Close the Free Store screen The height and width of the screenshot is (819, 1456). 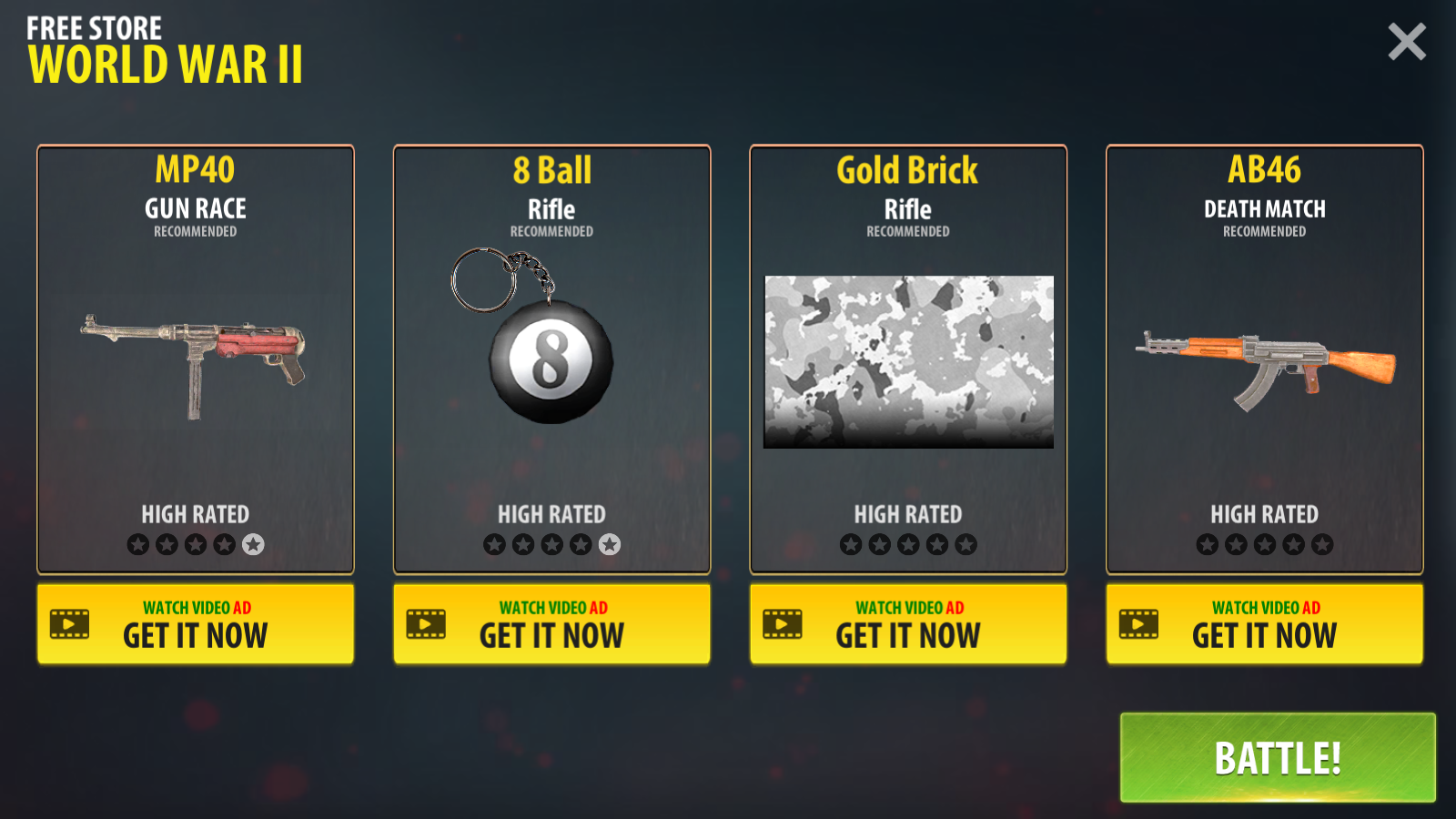click(1406, 42)
